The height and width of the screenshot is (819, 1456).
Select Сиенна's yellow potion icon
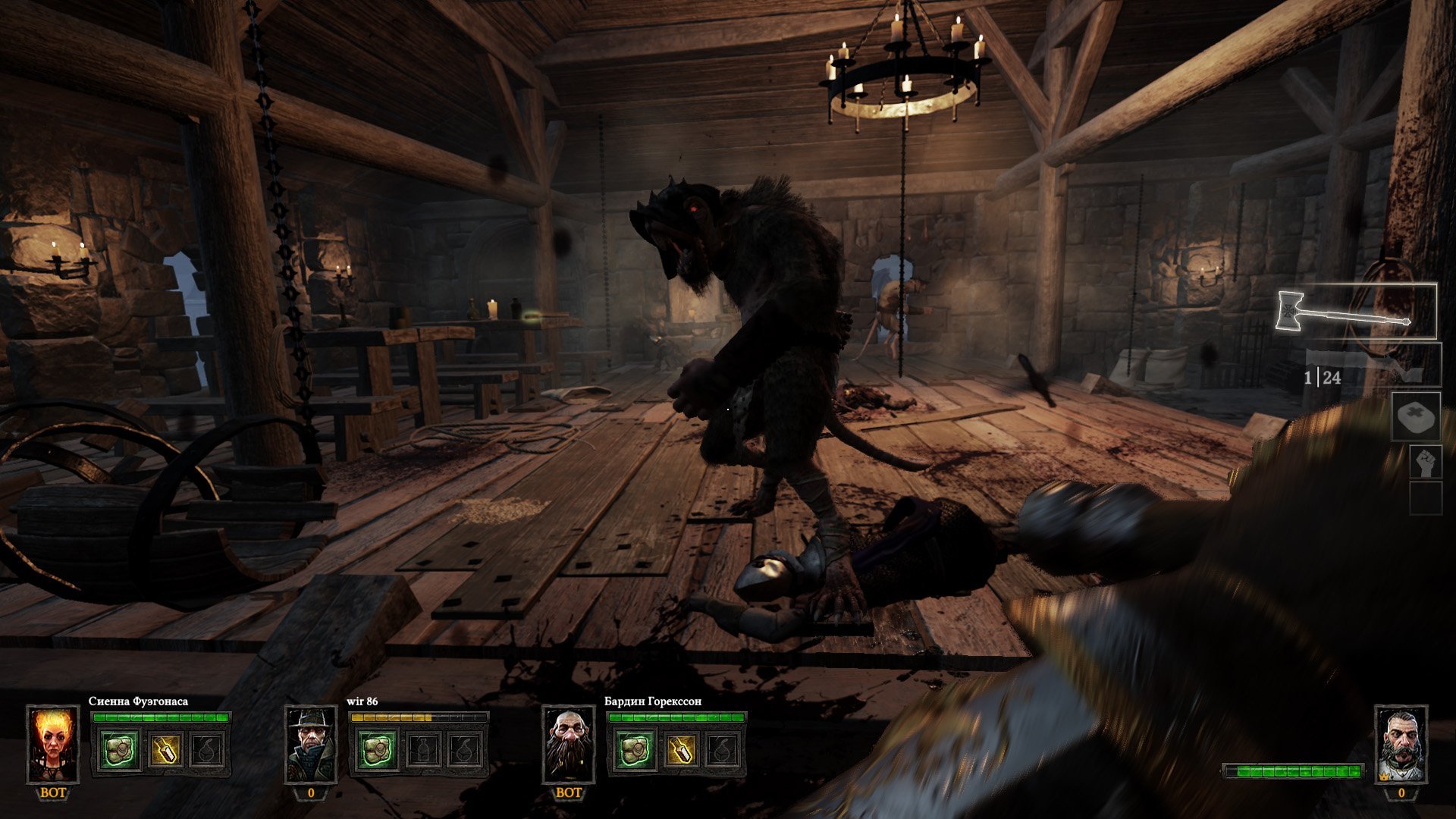tap(164, 750)
